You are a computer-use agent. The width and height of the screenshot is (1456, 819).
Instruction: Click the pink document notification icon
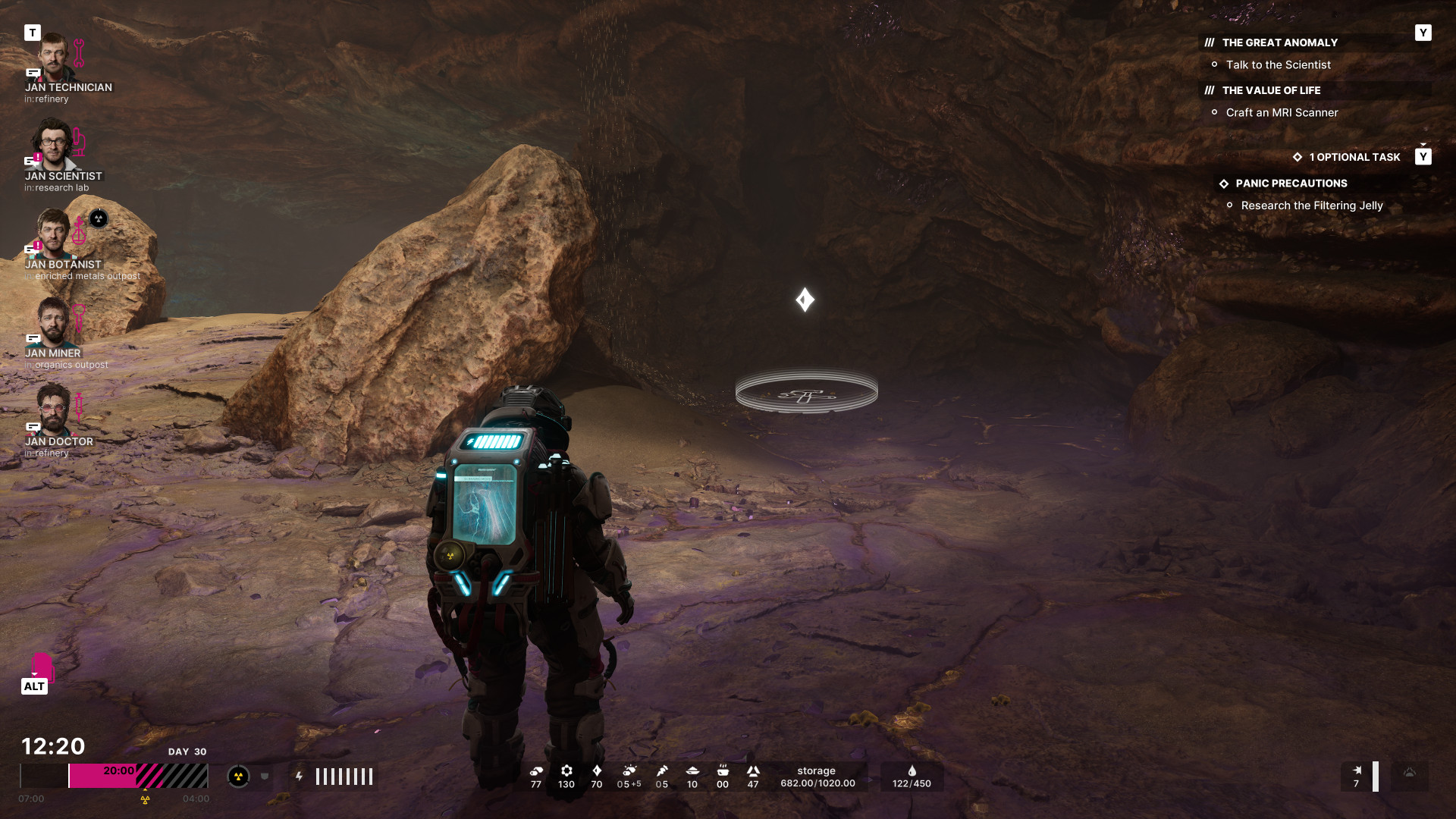pos(42,667)
